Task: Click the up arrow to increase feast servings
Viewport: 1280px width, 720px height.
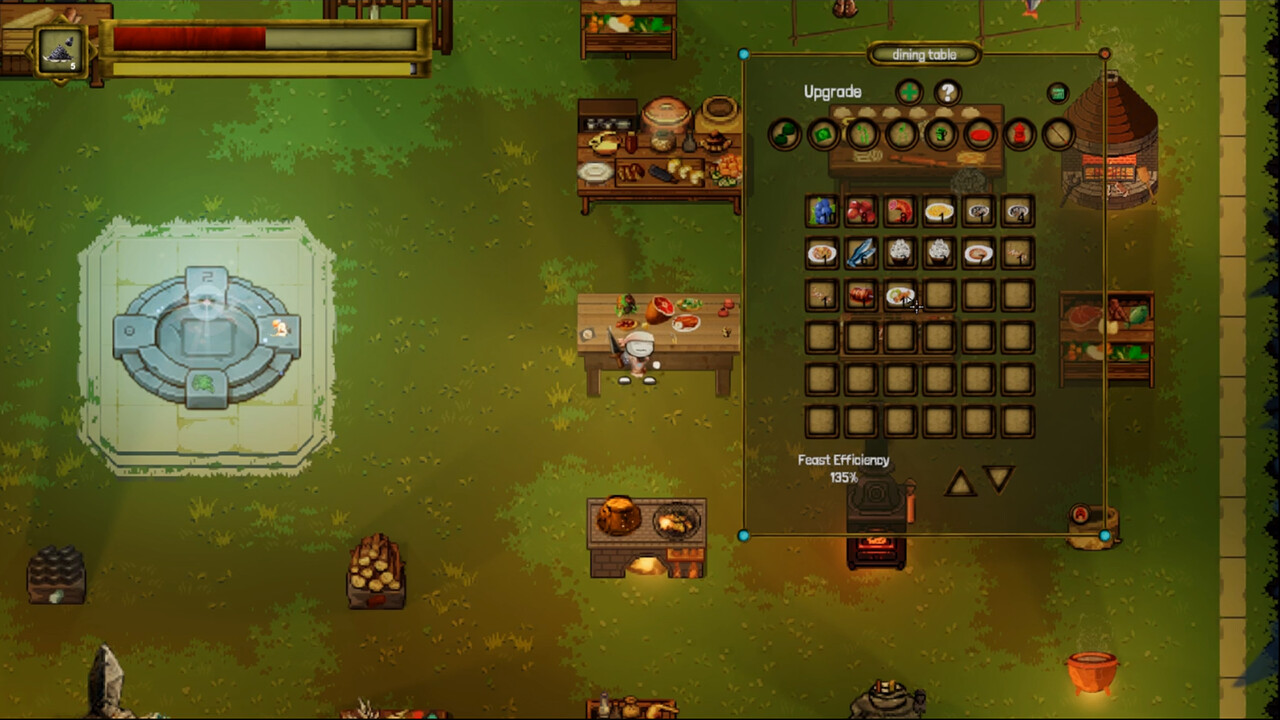Action: [961, 483]
